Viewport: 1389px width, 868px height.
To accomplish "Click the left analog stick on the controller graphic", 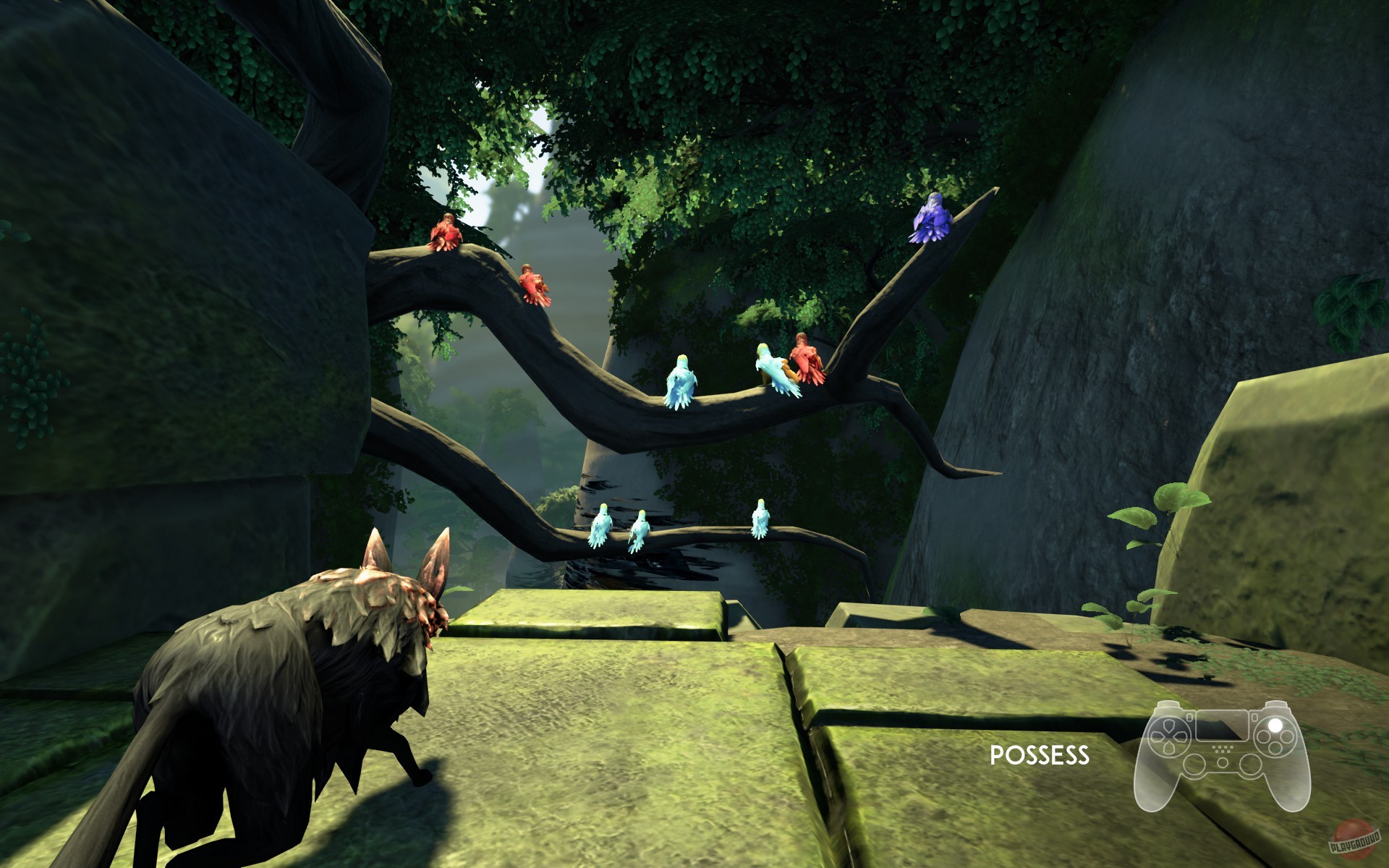I will pos(1194,765).
